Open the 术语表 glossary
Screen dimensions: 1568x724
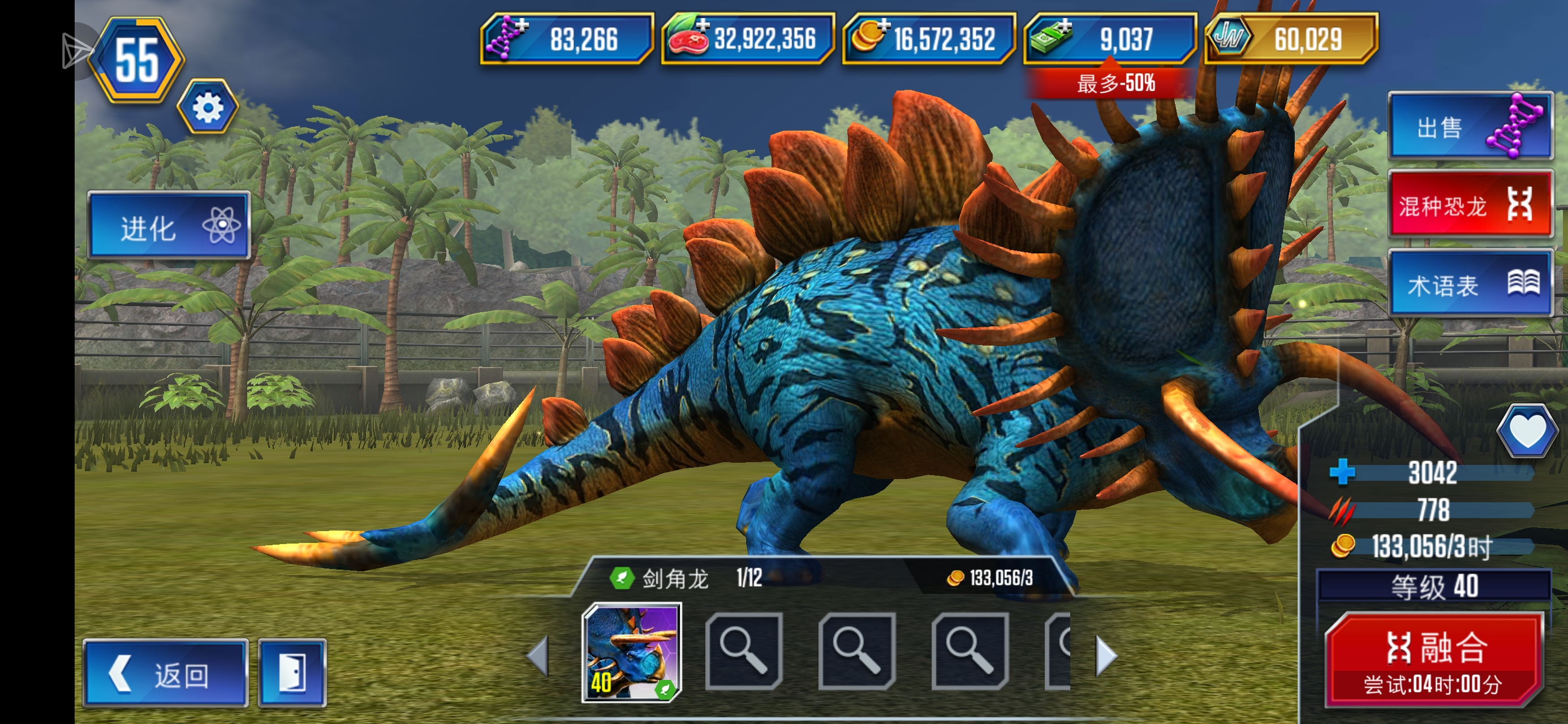(x=1470, y=284)
